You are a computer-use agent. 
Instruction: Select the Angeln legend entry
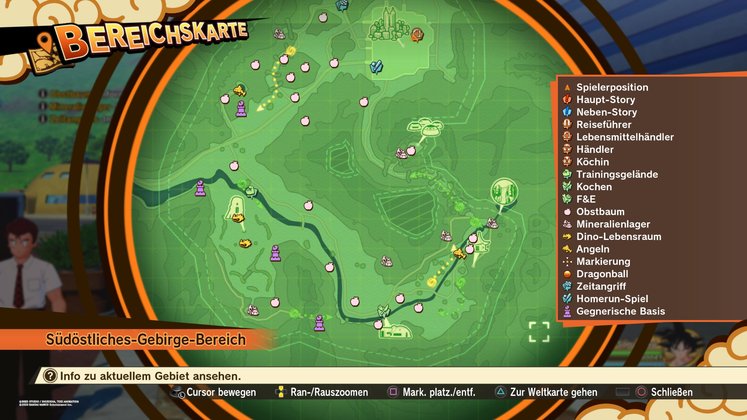[593, 249]
